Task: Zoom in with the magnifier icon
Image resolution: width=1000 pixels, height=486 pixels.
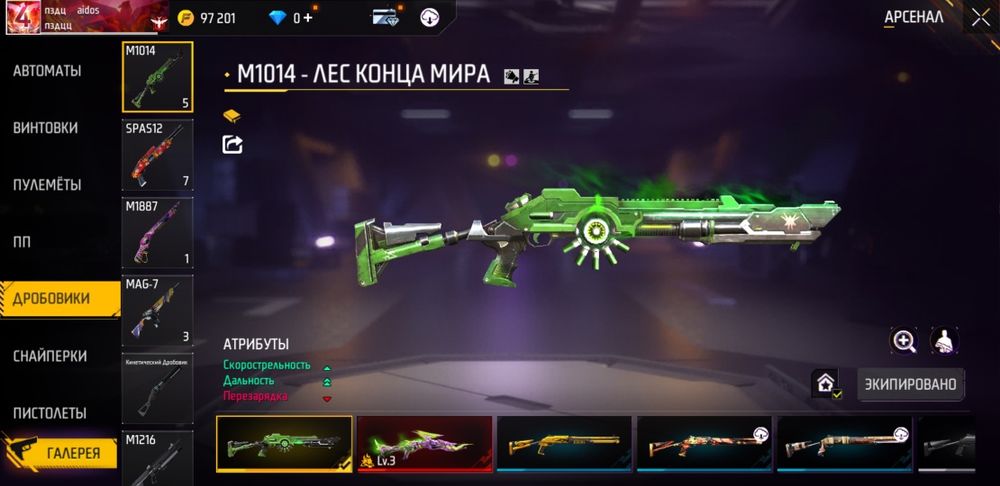Action: pos(904,341)
